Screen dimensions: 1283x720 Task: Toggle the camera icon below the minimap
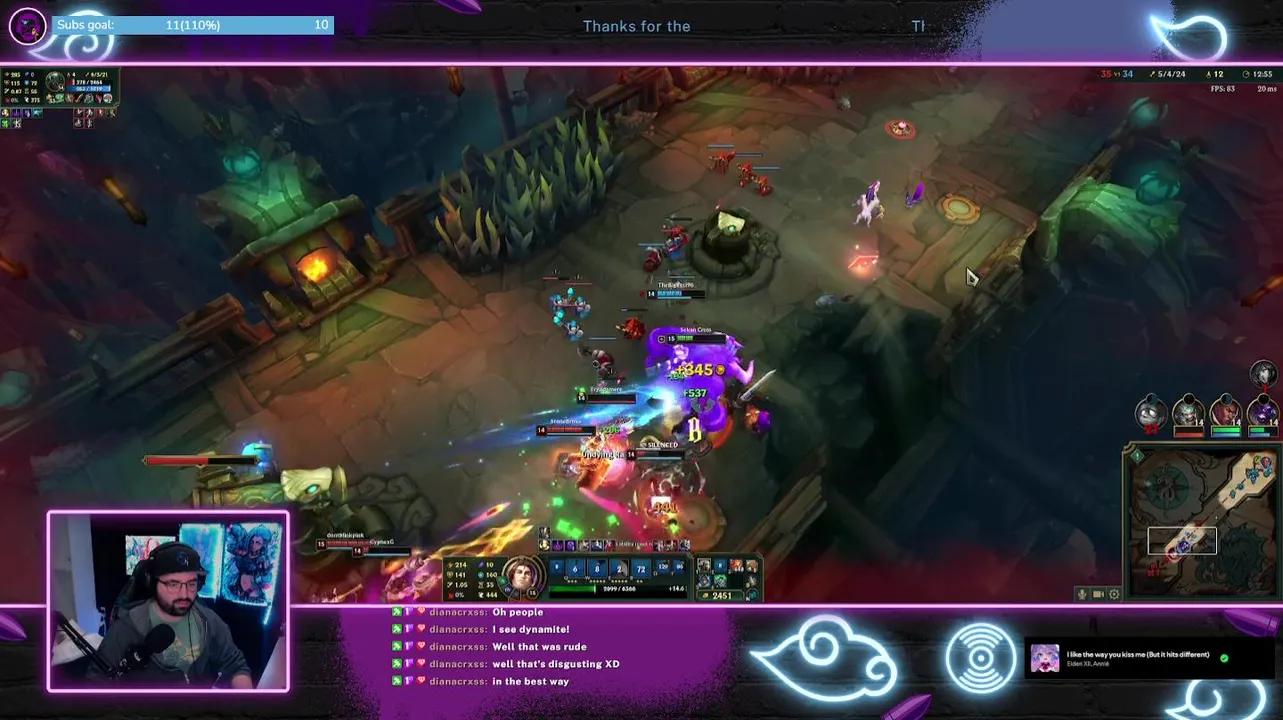1098,593
